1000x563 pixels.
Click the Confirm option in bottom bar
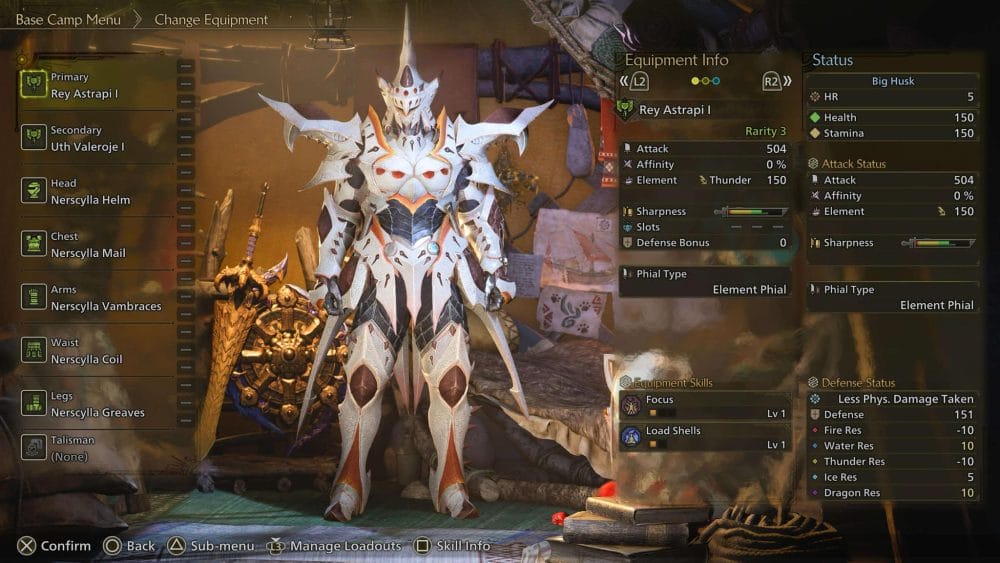[54, 546]
